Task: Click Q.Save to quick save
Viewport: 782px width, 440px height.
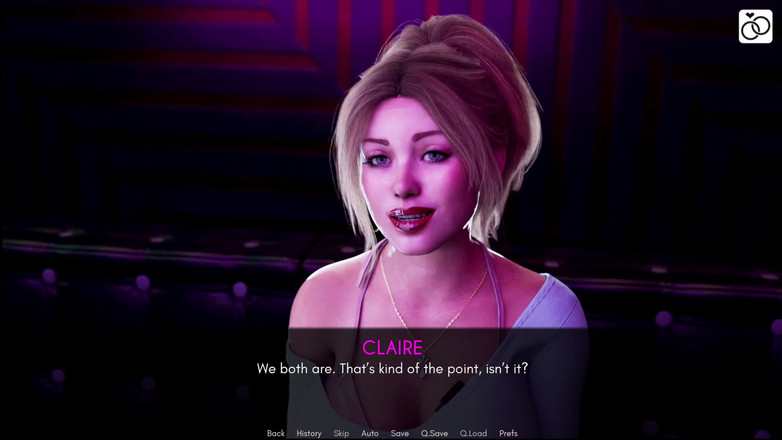Action: [x=434, y=433]
